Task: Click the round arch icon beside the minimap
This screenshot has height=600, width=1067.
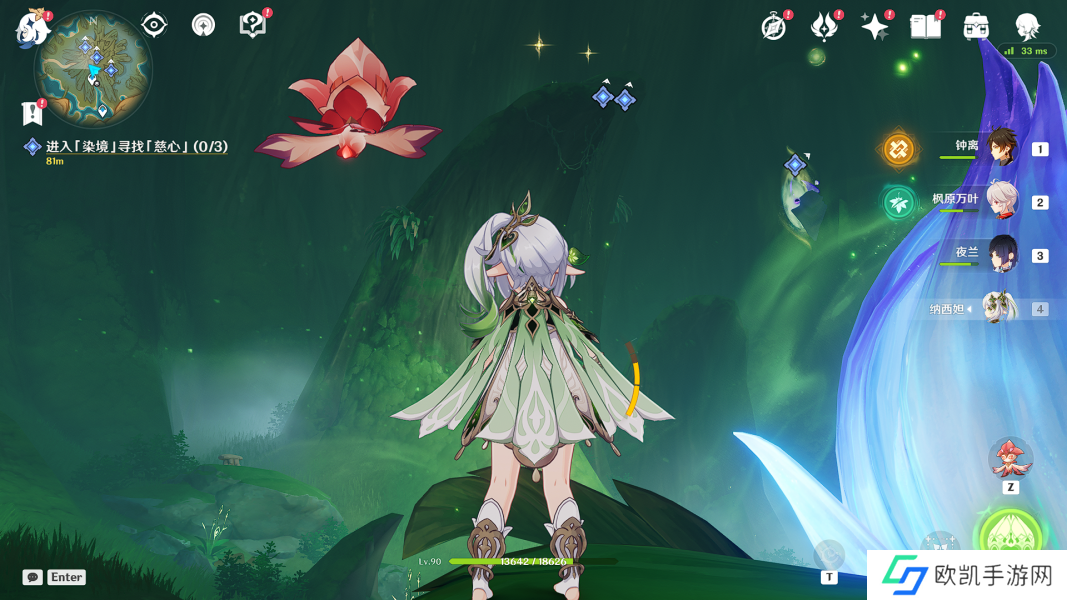Action: point(203,25)
